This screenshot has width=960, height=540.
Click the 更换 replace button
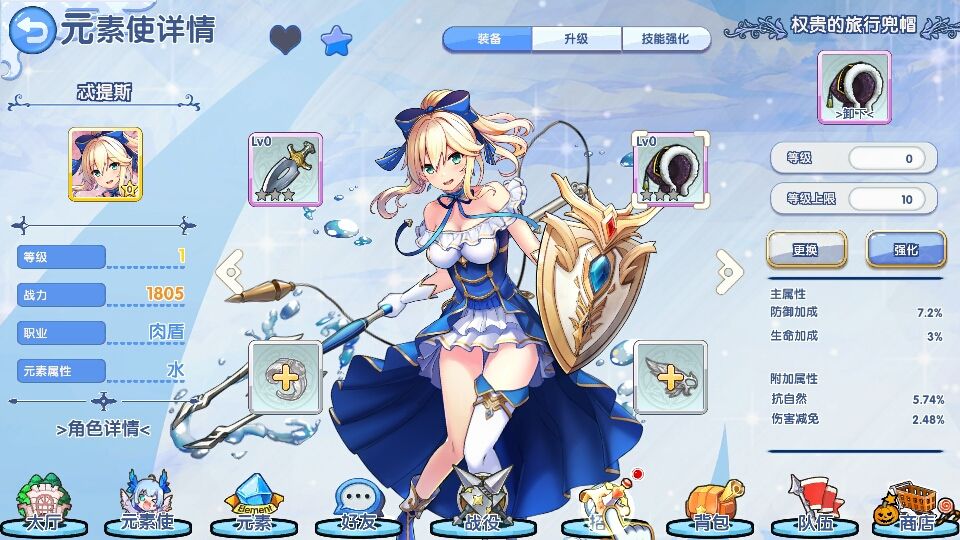tap(806, 250)
